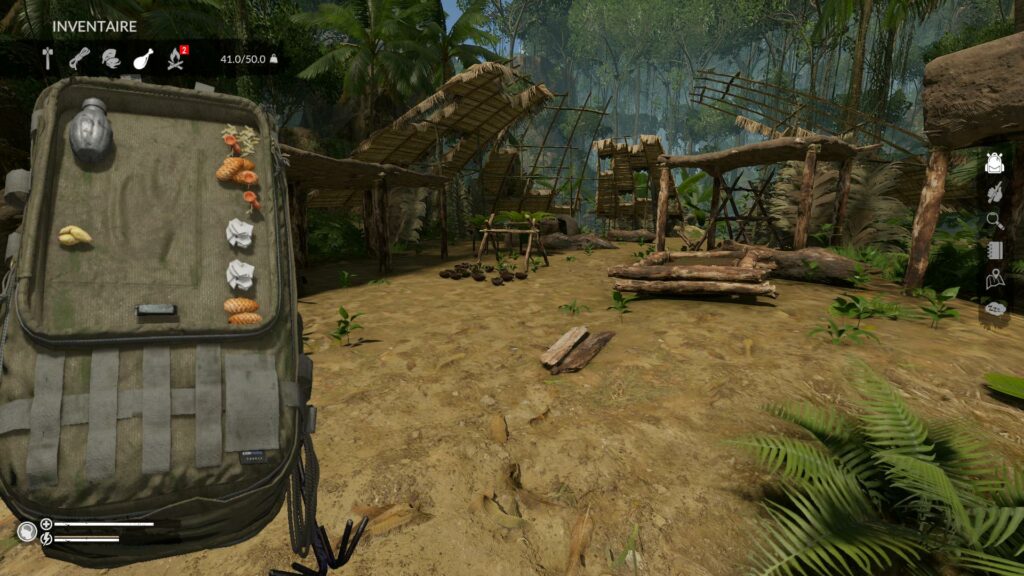Open the campfire tab with red badge
The height and width of the screenshot is (576, 1024).
176,59
